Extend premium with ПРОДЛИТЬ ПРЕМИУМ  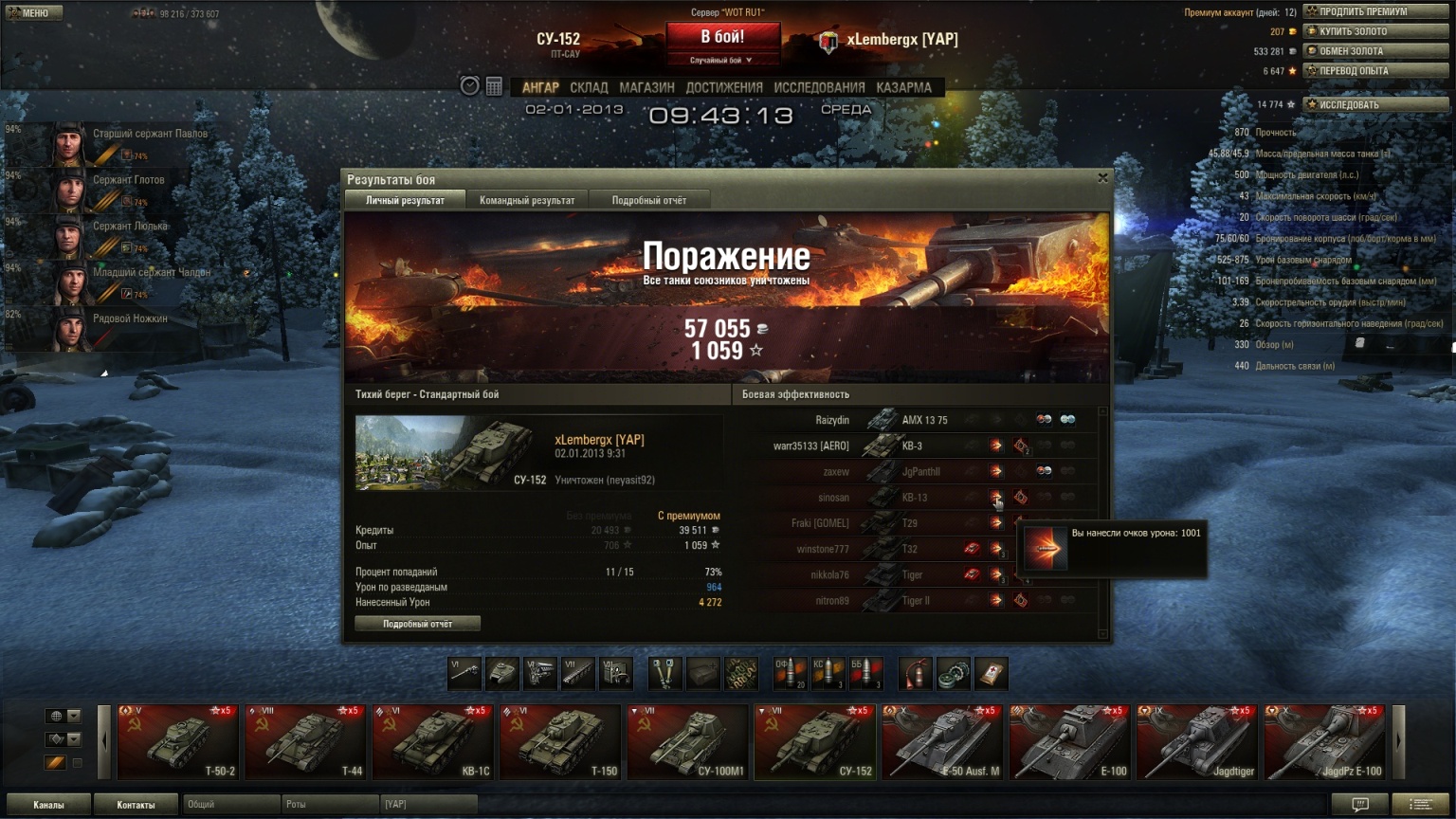[x=1376, y=11]
